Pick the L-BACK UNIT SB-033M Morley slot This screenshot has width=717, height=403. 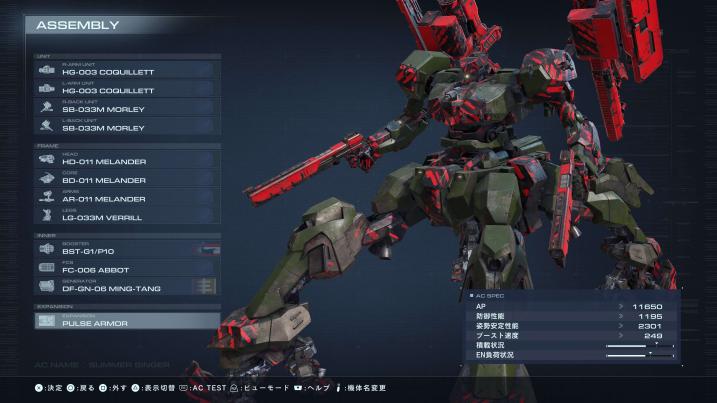click(125, 125)
